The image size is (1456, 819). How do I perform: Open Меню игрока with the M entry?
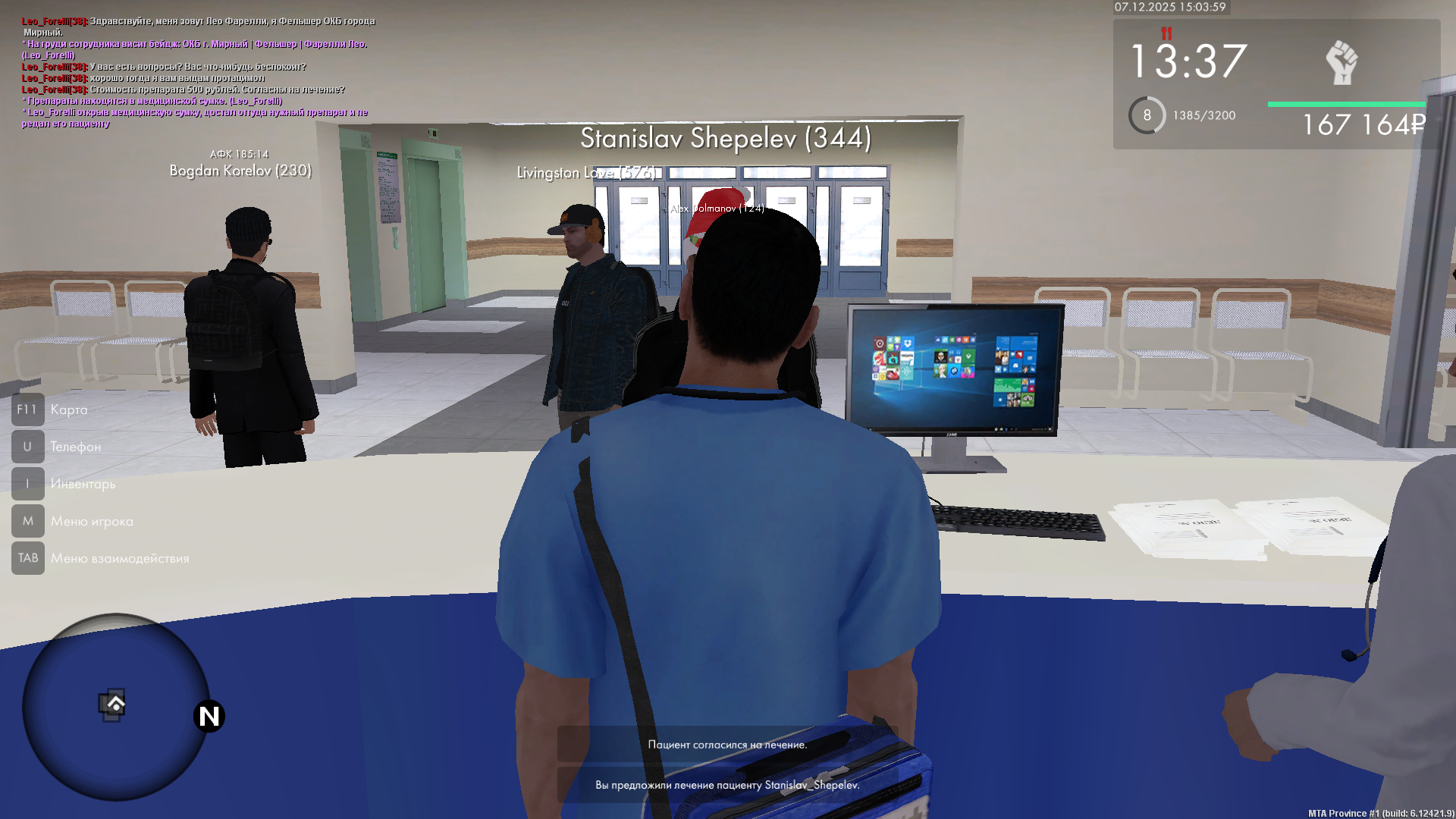pyautogui.click(x=28, y=521)
